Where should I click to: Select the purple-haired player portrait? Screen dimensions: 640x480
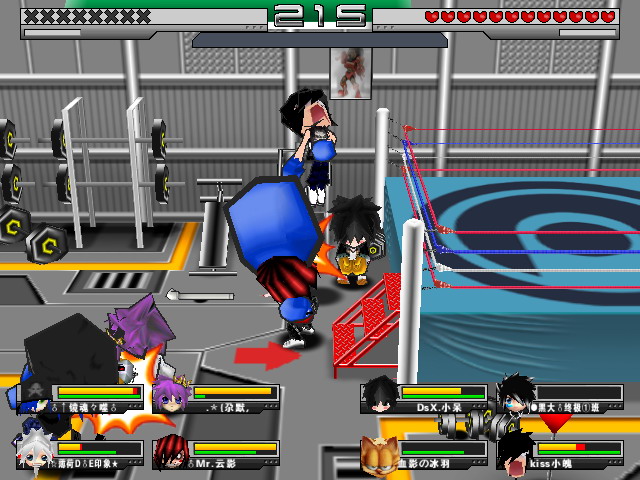click(169, 395)
